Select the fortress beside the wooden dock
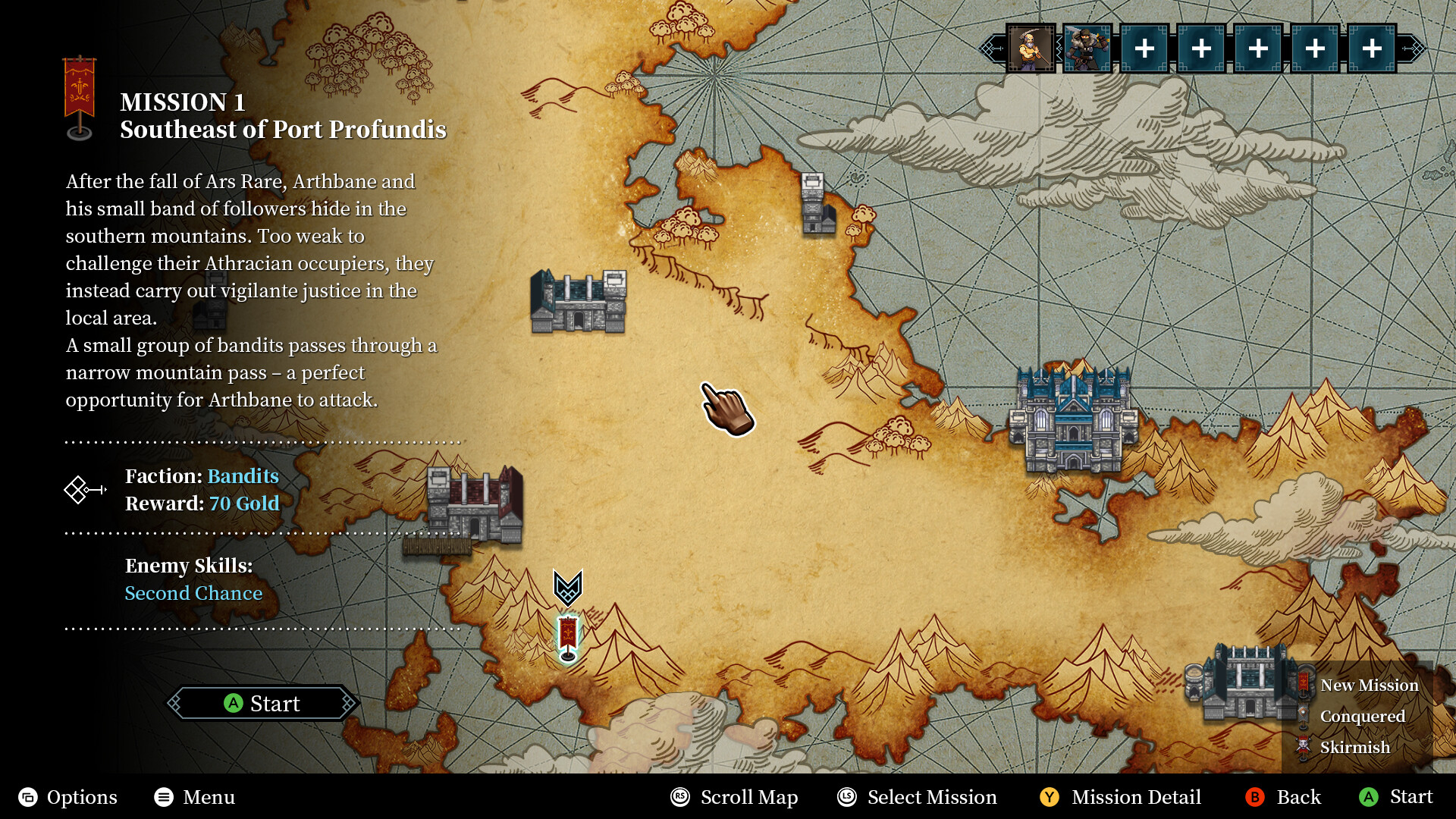Screen dimensions: 1456x819 click(476, 504)
